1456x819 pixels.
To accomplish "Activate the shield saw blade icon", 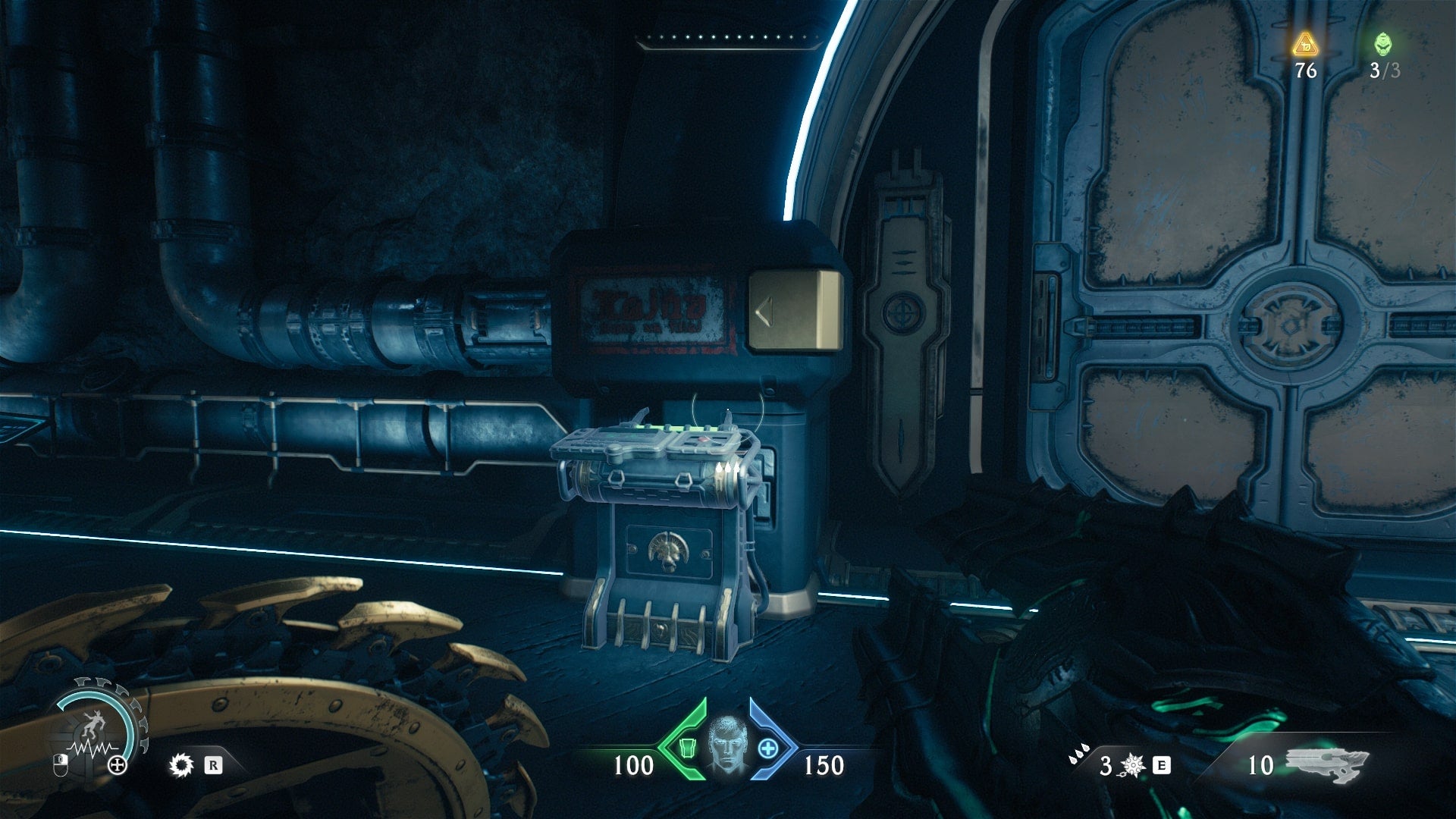I will click(x=181, y=765).
